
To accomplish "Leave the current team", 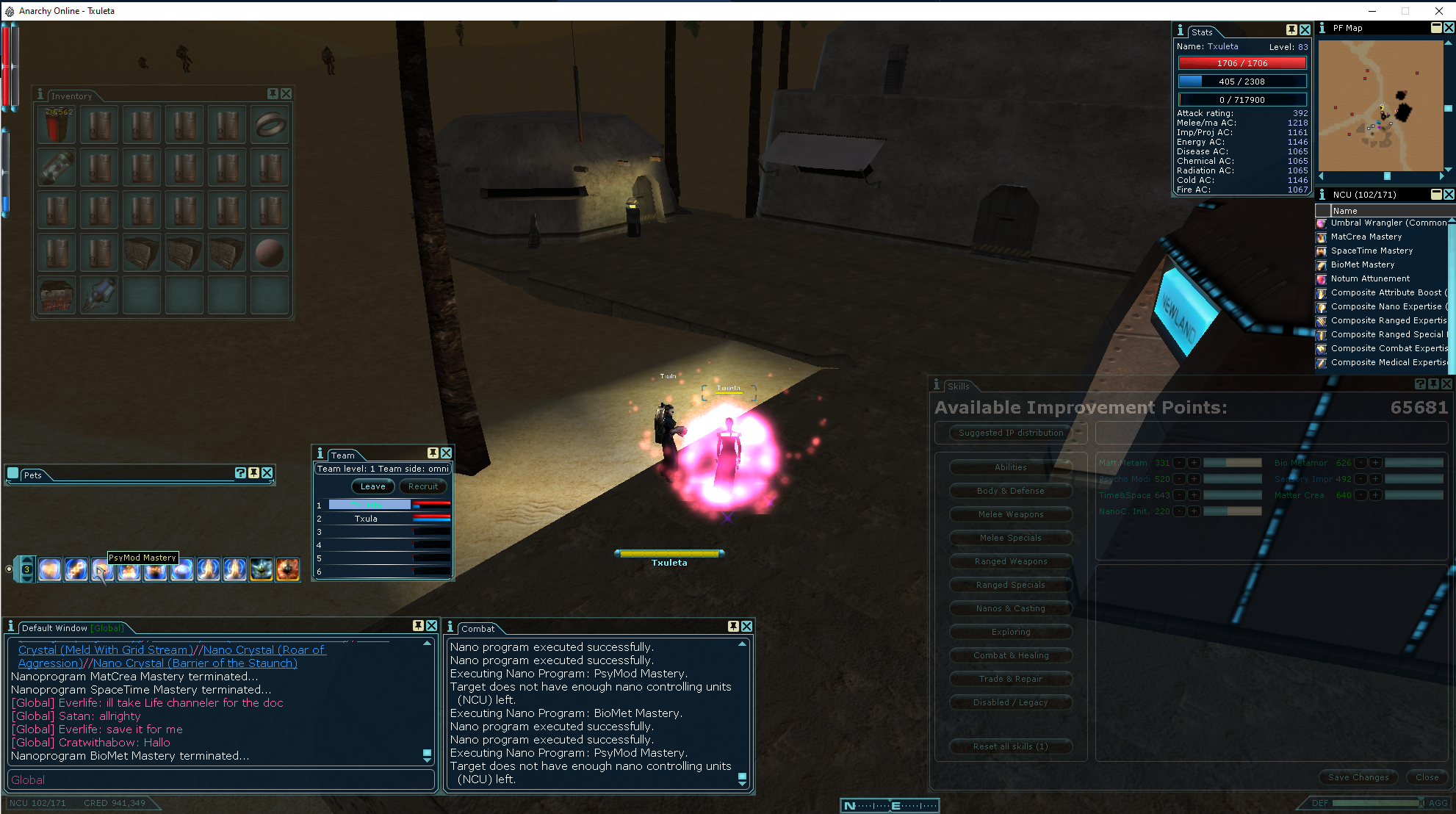I will point(372,486).
